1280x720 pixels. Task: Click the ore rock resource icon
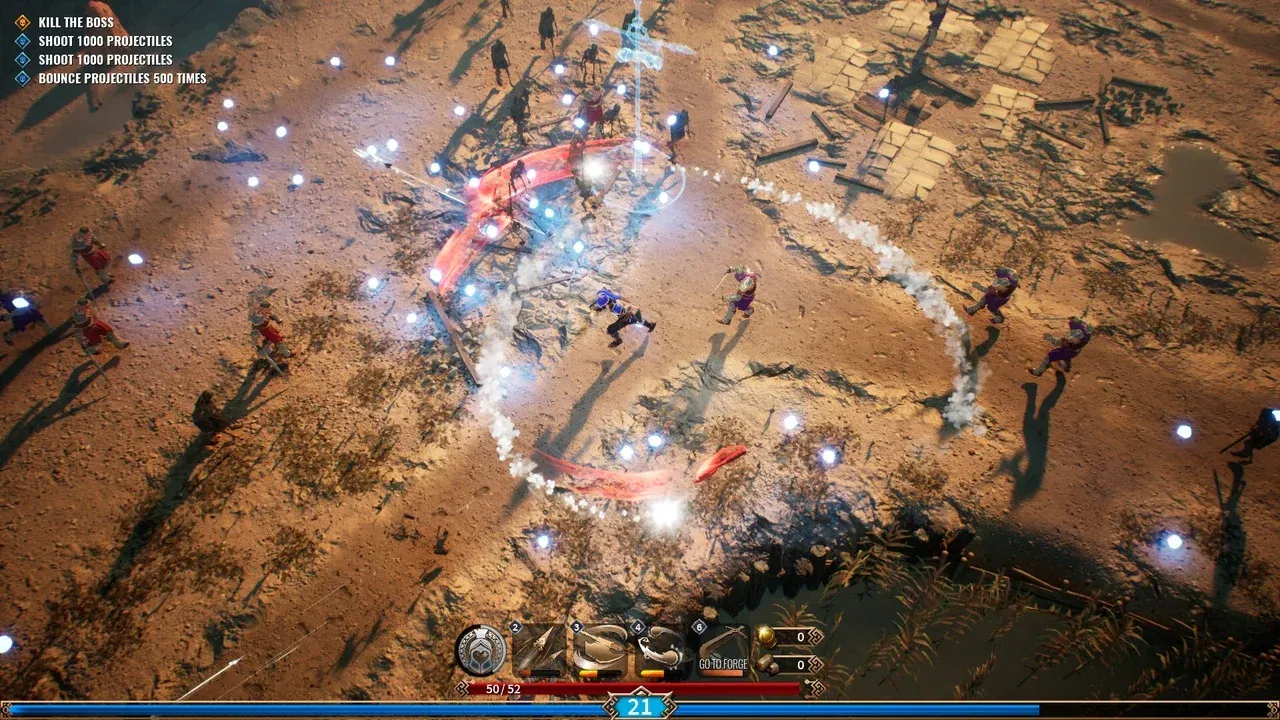[769, 663]
